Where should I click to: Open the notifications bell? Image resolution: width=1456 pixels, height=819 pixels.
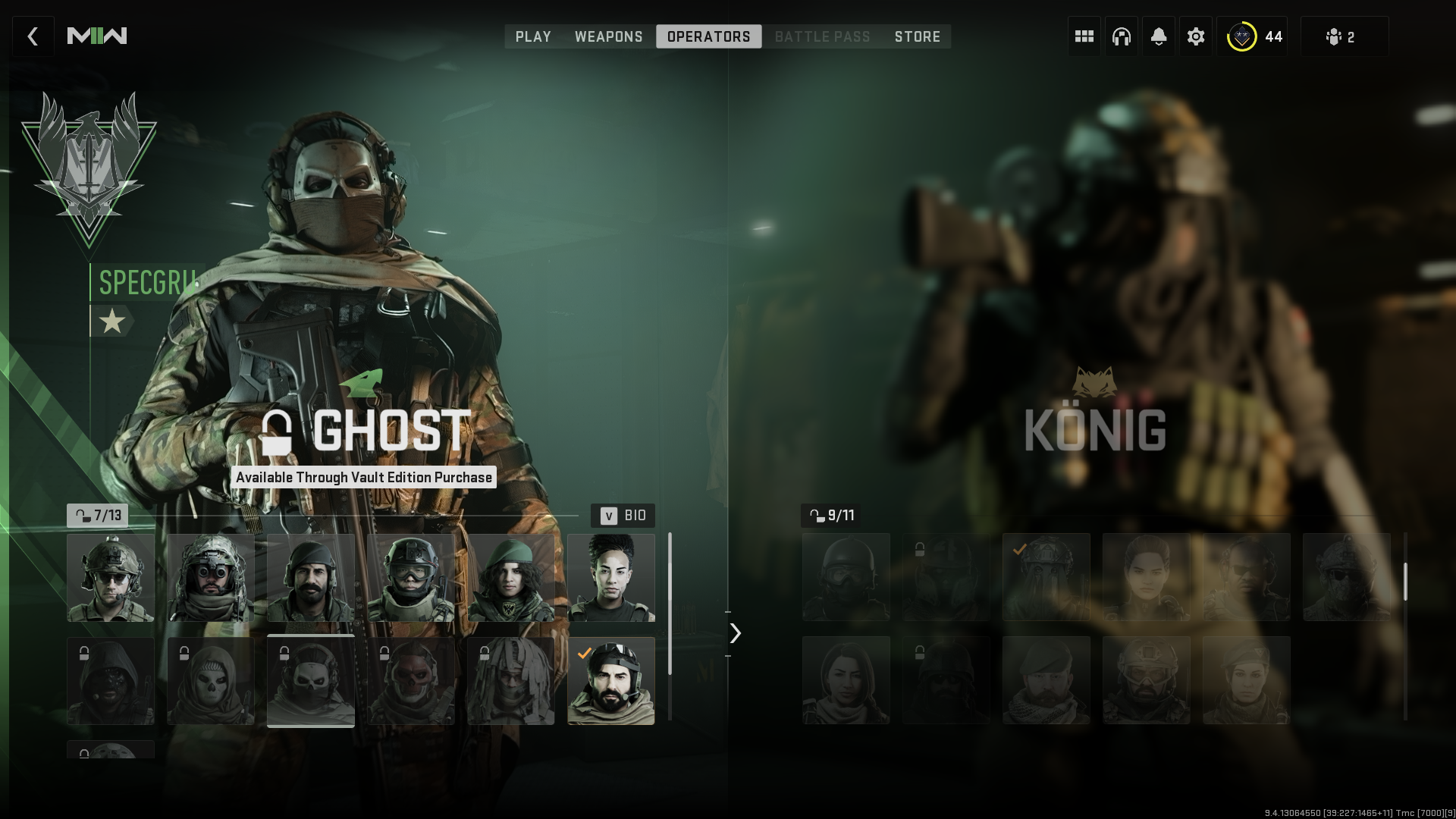pos(1159,36)
